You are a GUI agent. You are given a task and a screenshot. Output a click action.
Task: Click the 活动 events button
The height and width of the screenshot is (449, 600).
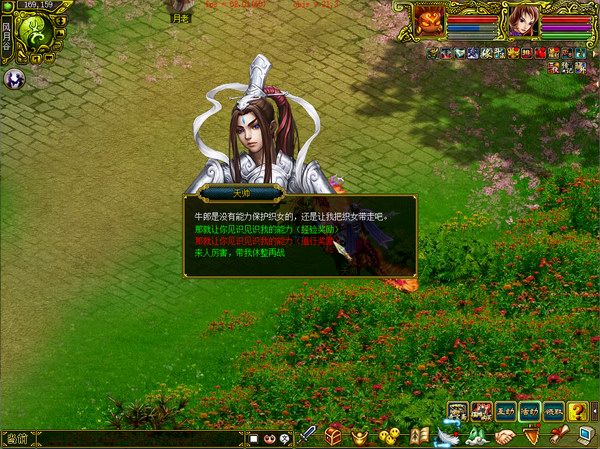coord(530,411)
